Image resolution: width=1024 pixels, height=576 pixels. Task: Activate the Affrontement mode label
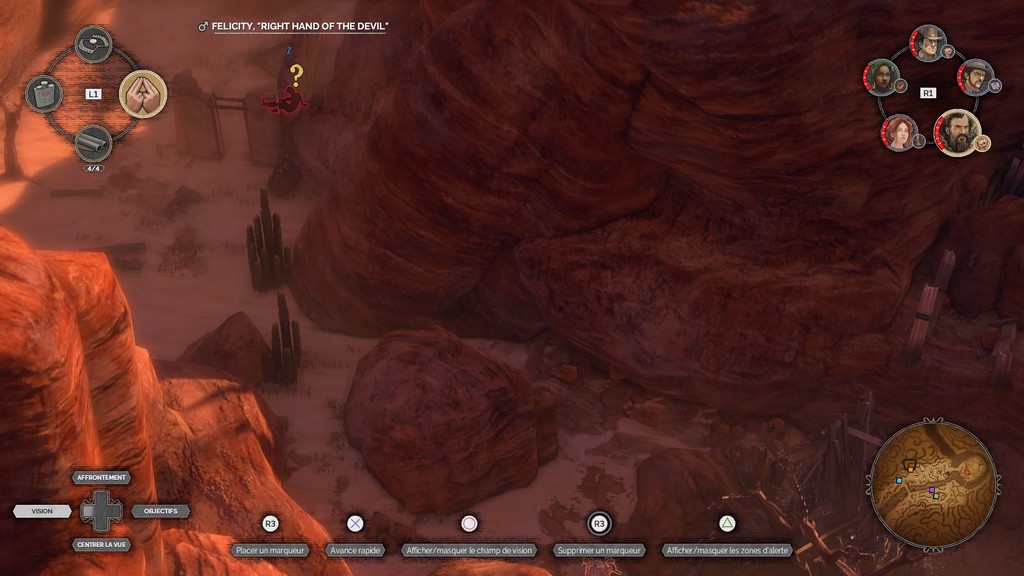(x=101, y=478)
